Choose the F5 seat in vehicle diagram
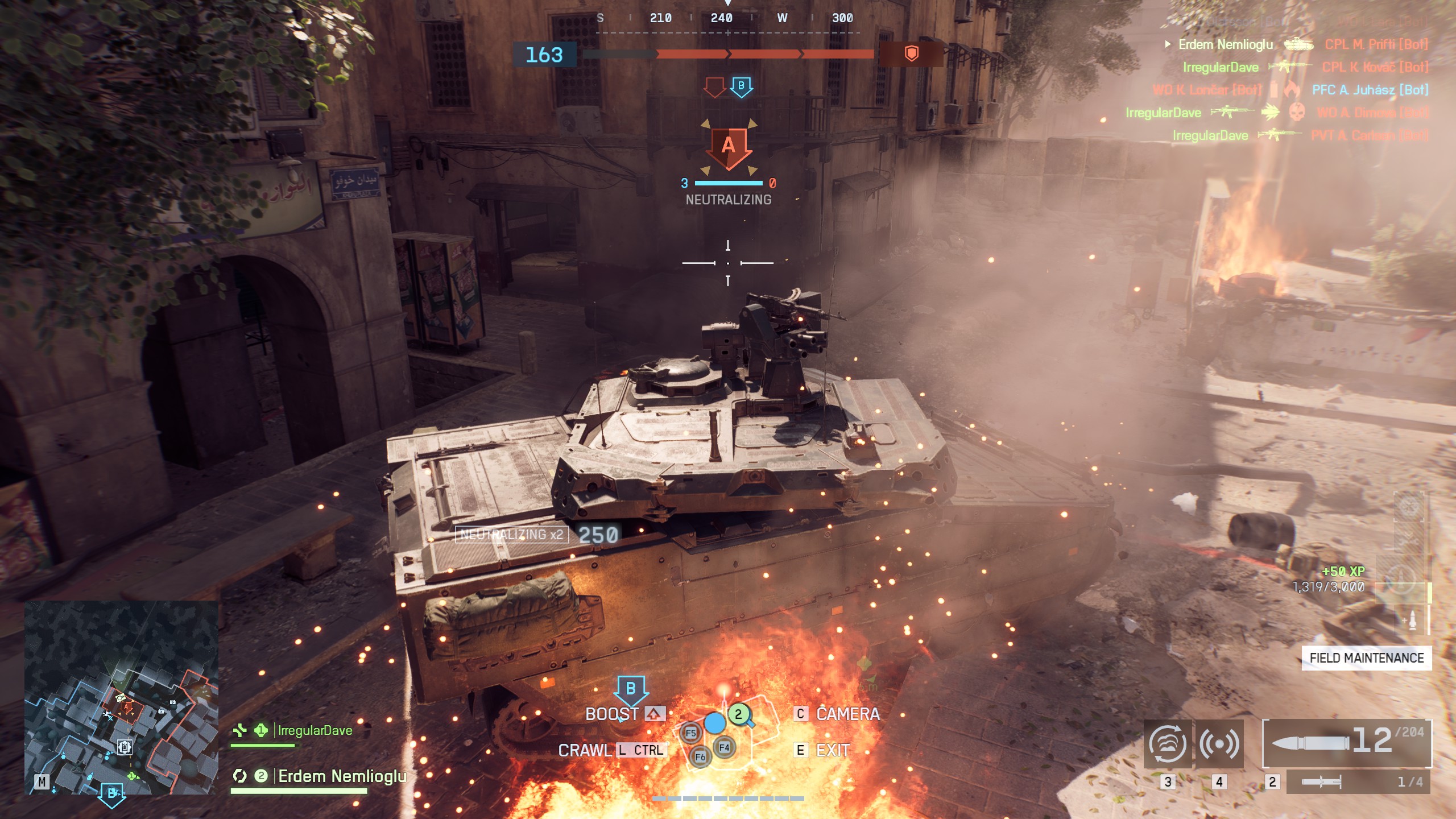The image size is (1456, 819). pos(690,733)
